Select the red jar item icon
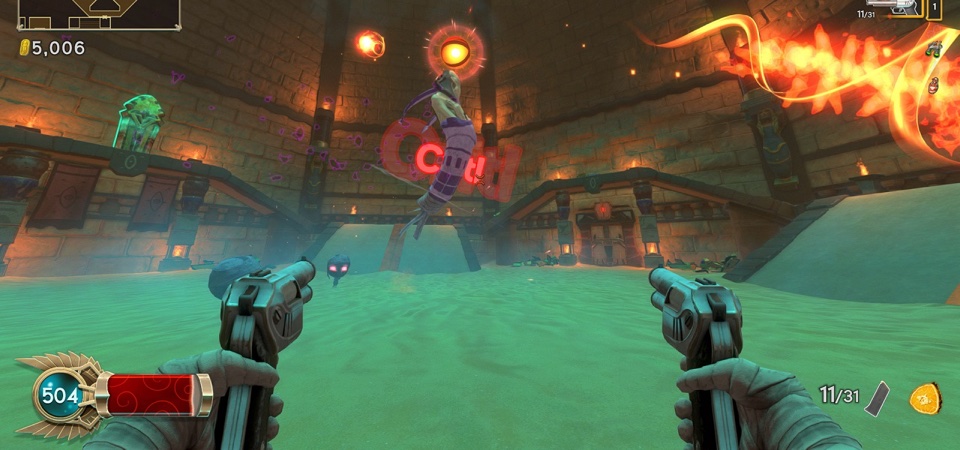This screenshot has width=960, height=450. pos(934,84)
